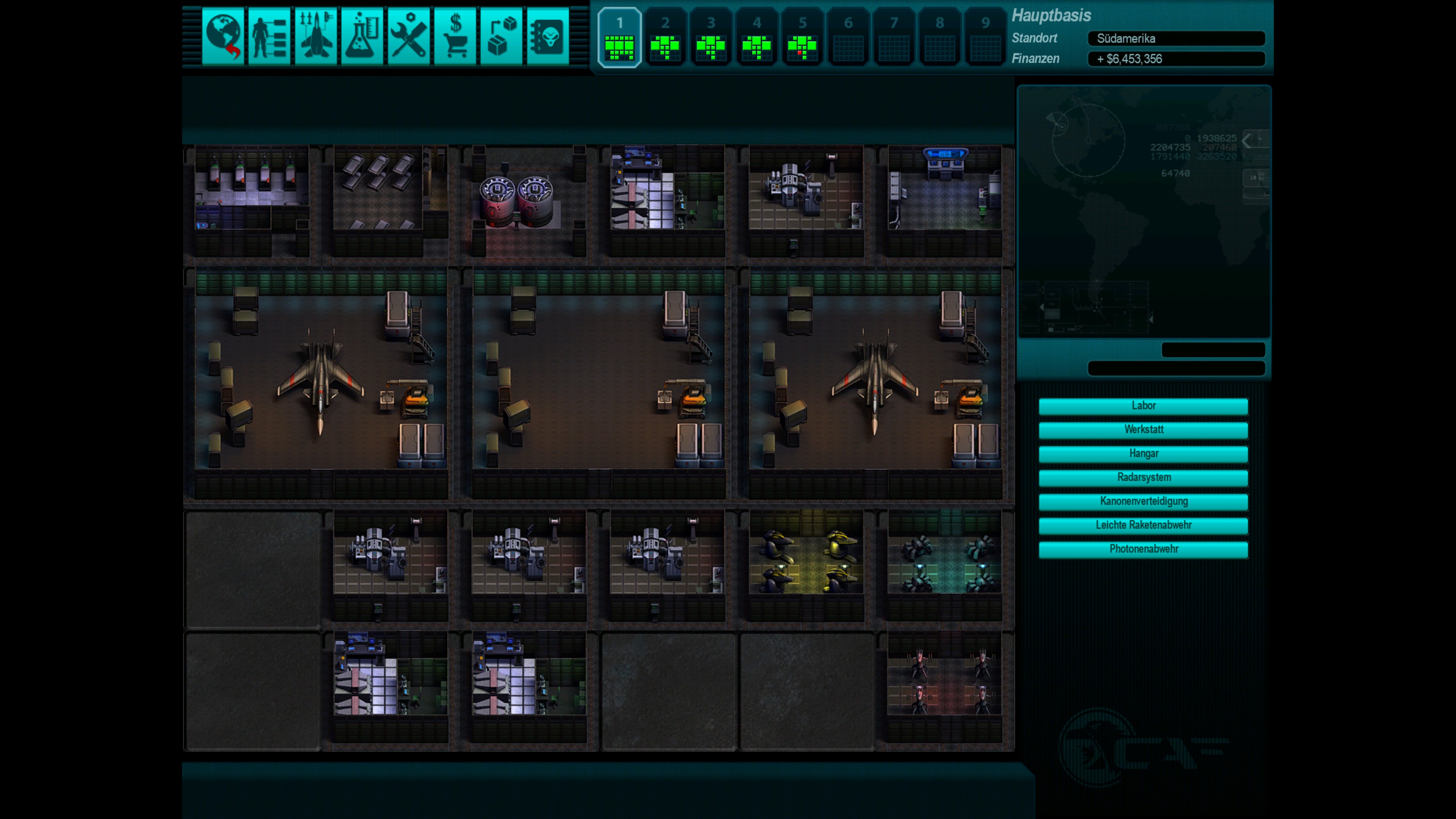The height and width of the screenshot is (819, 1456).
Task: Choose Labor from the build list
Action: tap(1143, 406)
